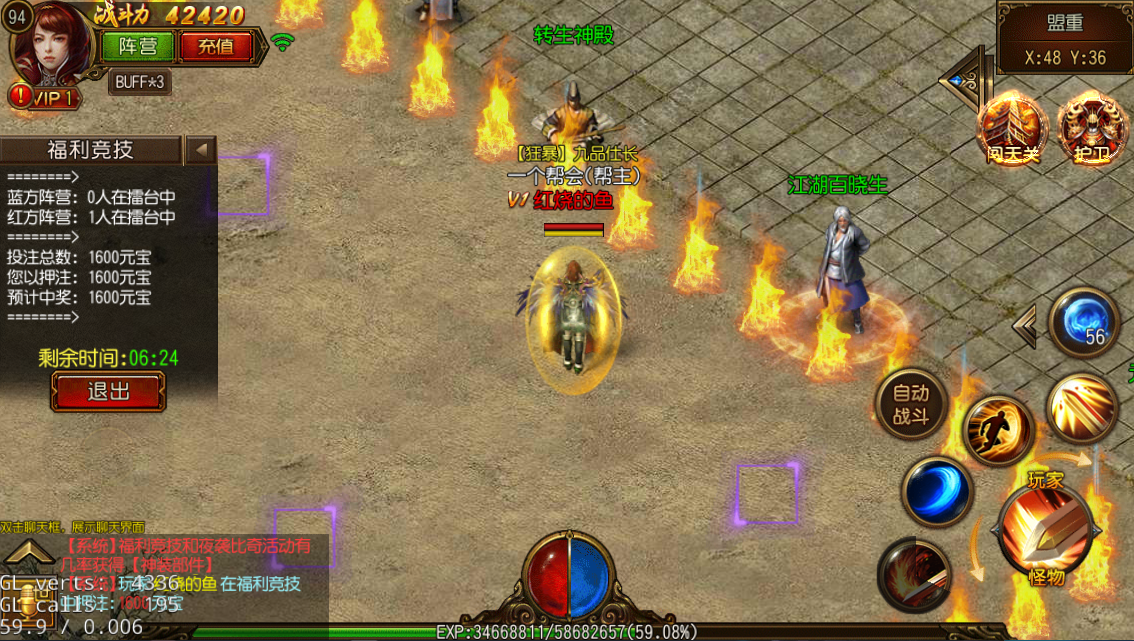Cast the golden slashing blades skill
The image size is (1134, 641).
click(x=1082, y=407)
